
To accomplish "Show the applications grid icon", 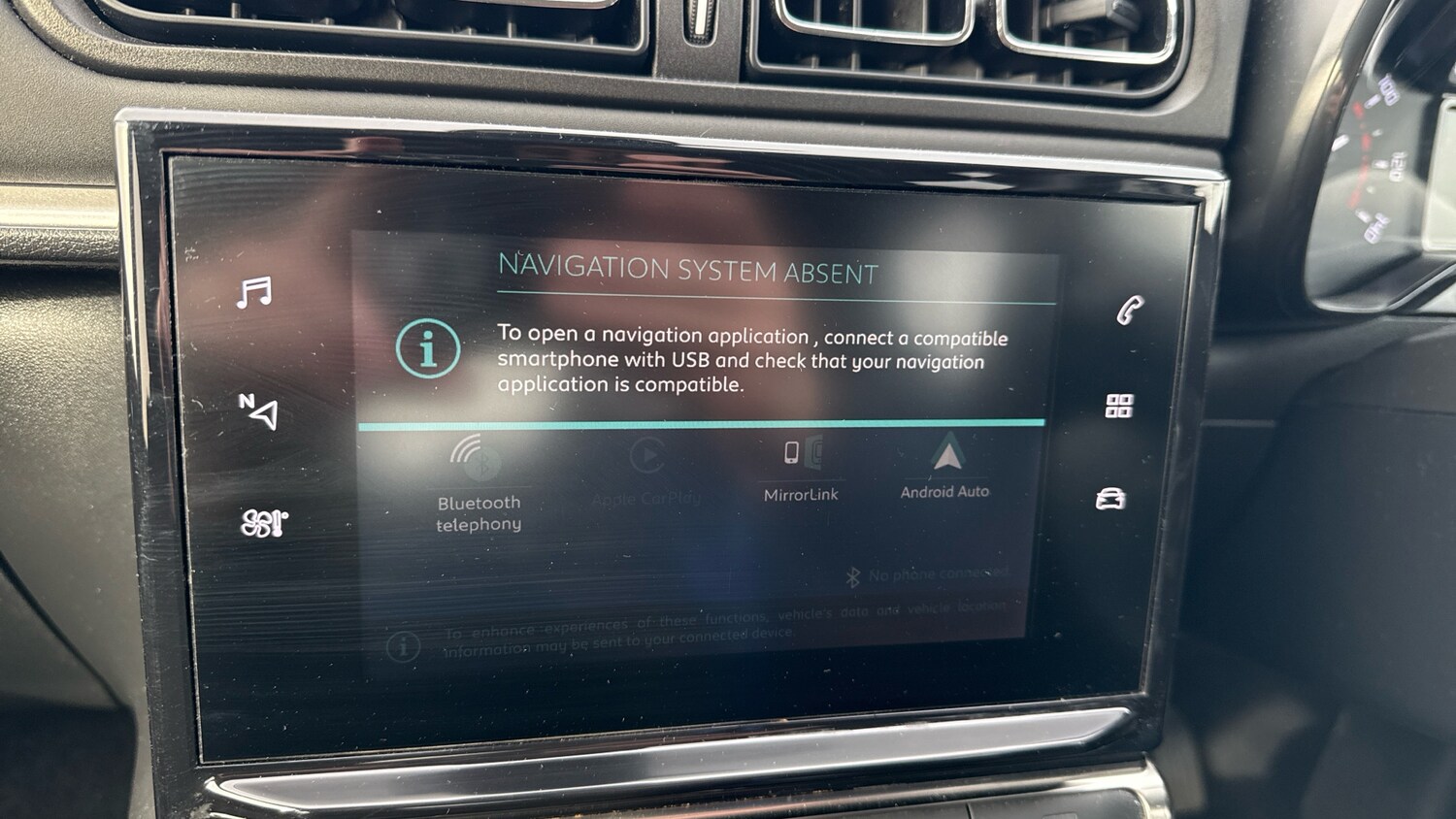I will [1119, 406].
